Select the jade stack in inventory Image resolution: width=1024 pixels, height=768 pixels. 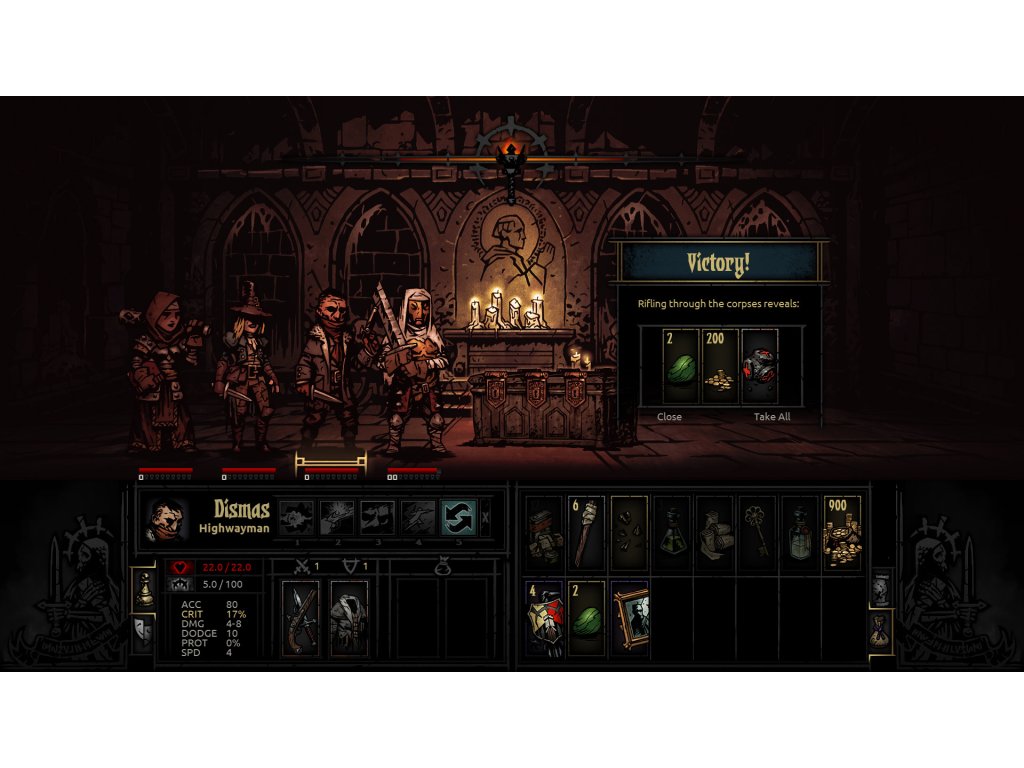point(586,618)
